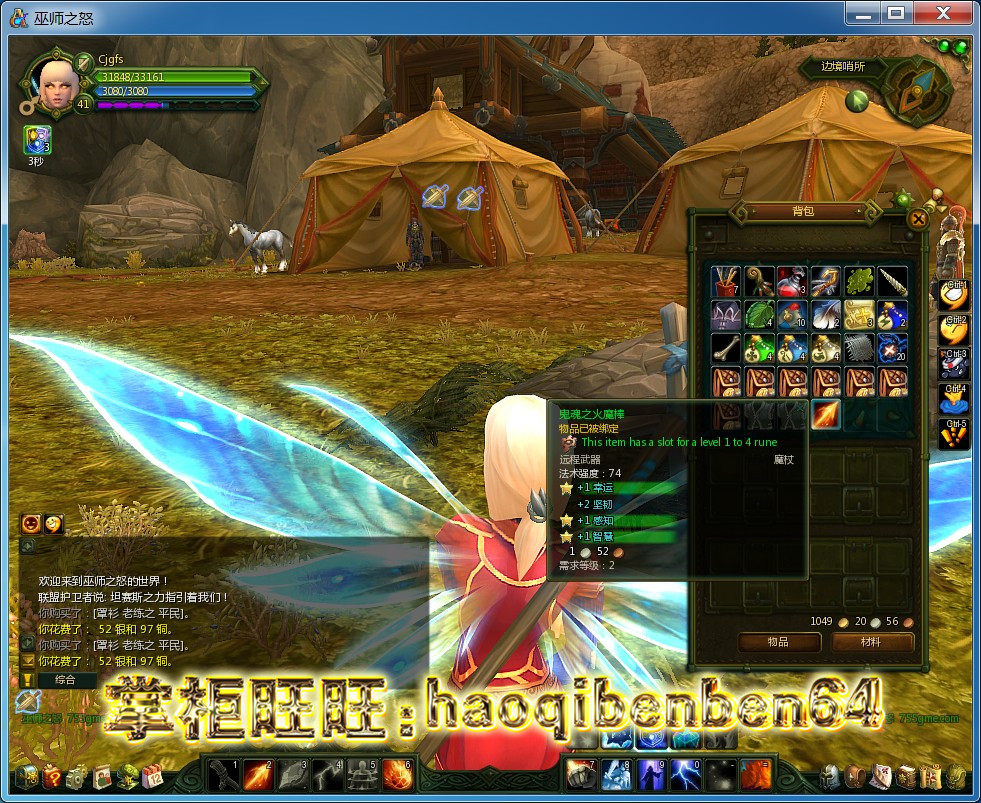Close the 背包 backpack window

tap(917, 220)
